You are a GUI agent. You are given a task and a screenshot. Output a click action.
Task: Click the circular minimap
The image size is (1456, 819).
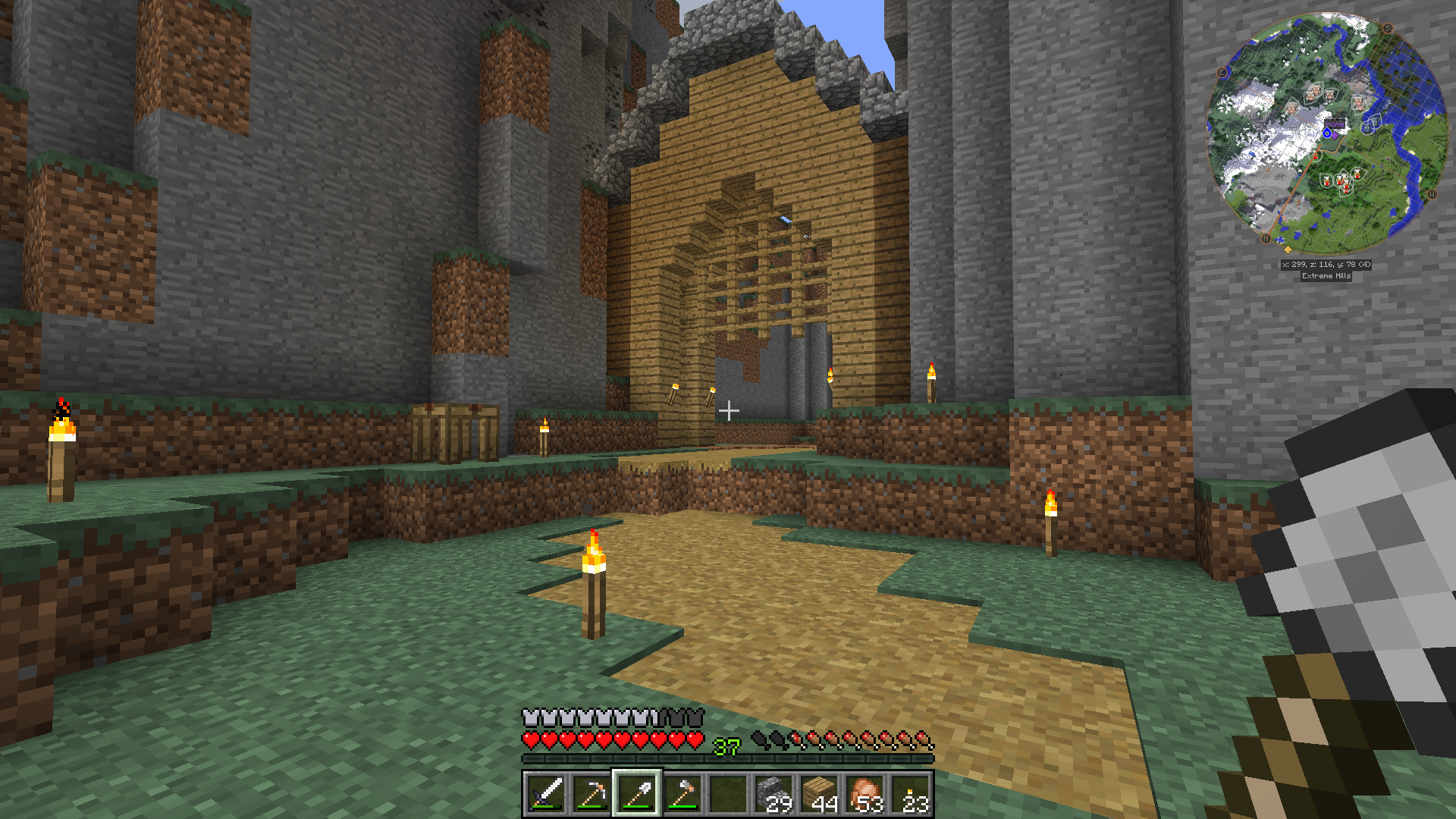(x=1326, y=133)
